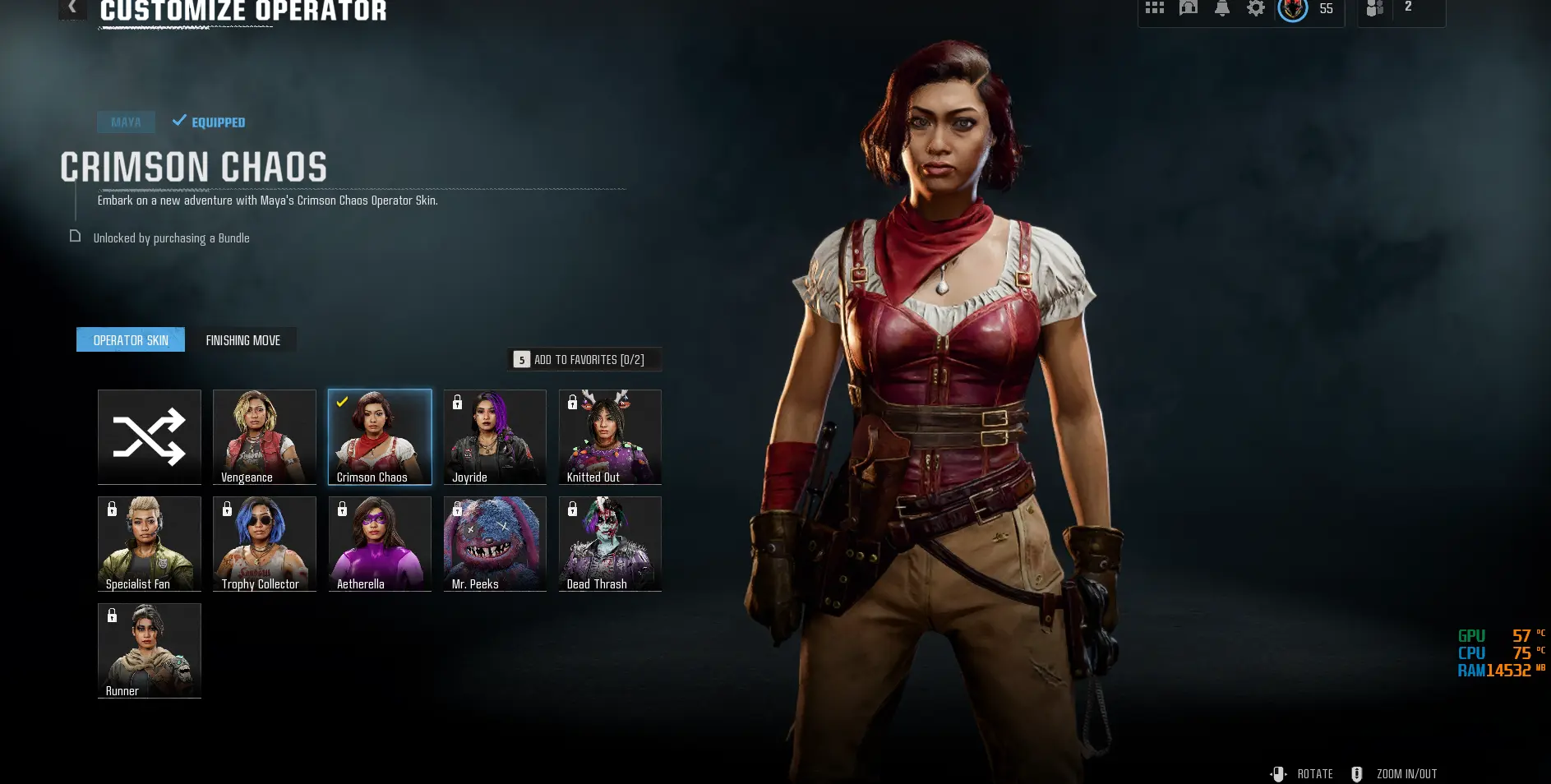Choose the random shuffle skin tile
The image size is (1551, 784).
tap(150, 437)
